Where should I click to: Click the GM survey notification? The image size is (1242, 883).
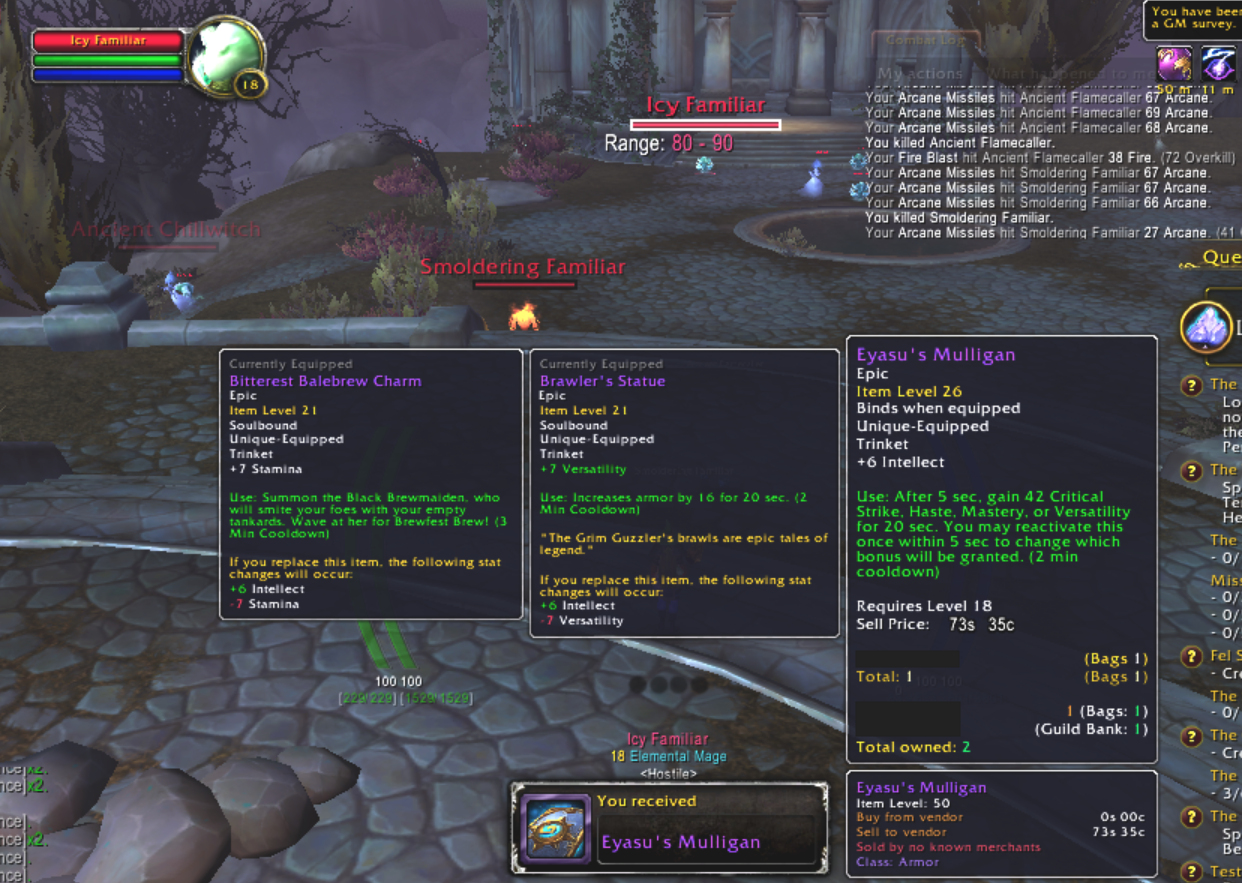[x=1195, y=18]
